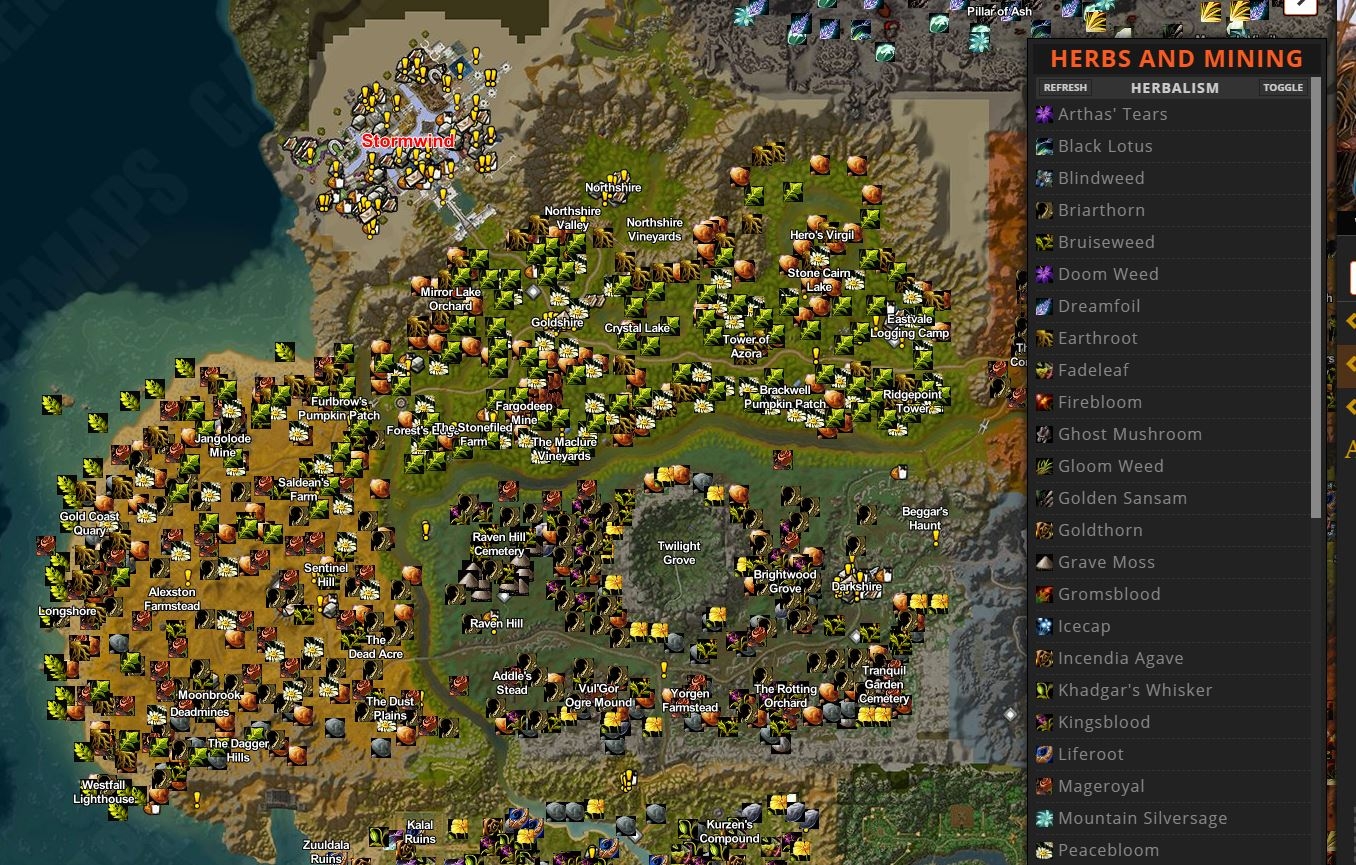The height and width of the screenshot is (865, 1356).
Task: Select the Peacebloom icon
Action: pyautogui.click(x=1044, y=850)
